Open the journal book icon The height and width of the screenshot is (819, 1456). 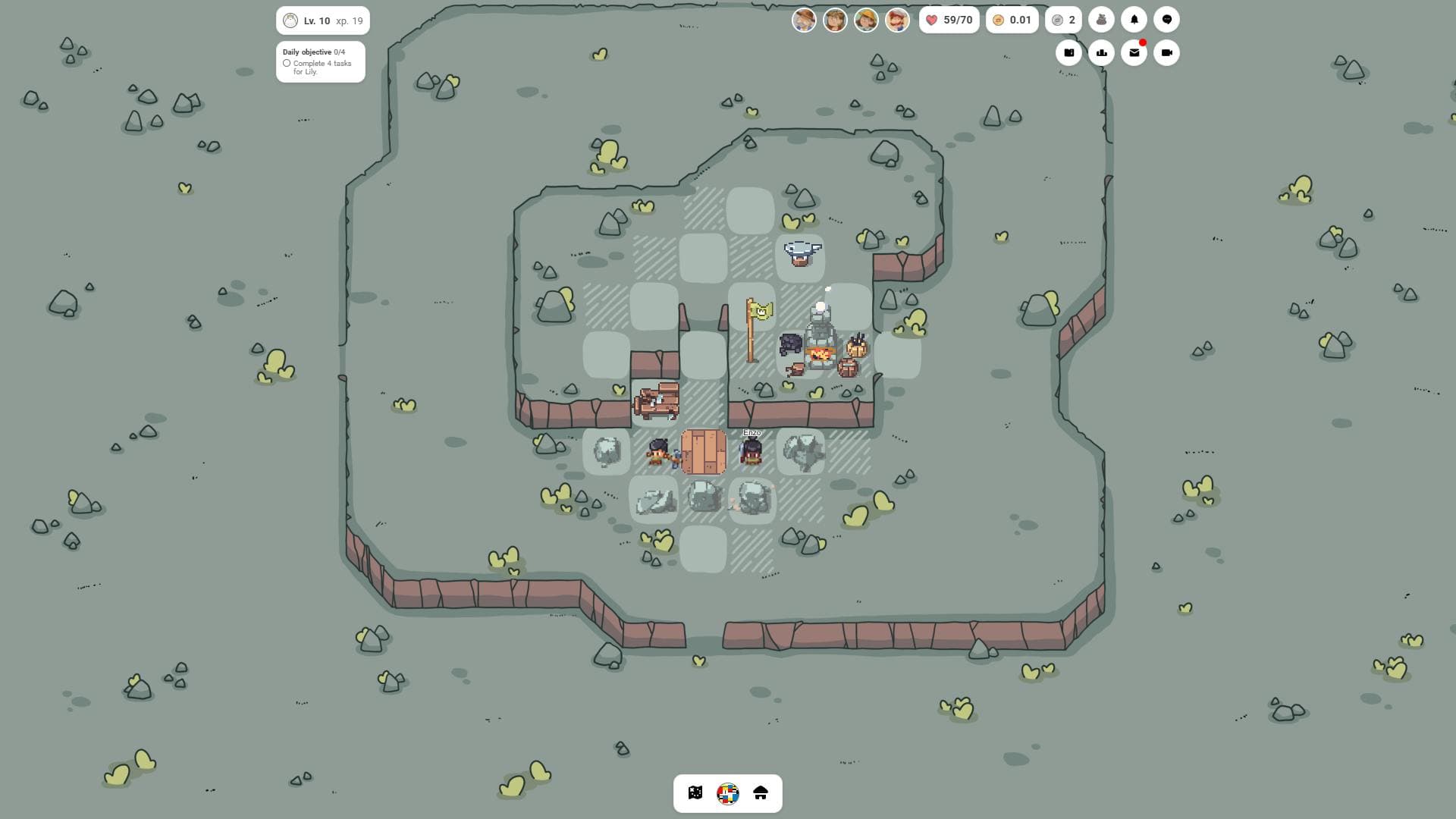tap(1069, 52)
